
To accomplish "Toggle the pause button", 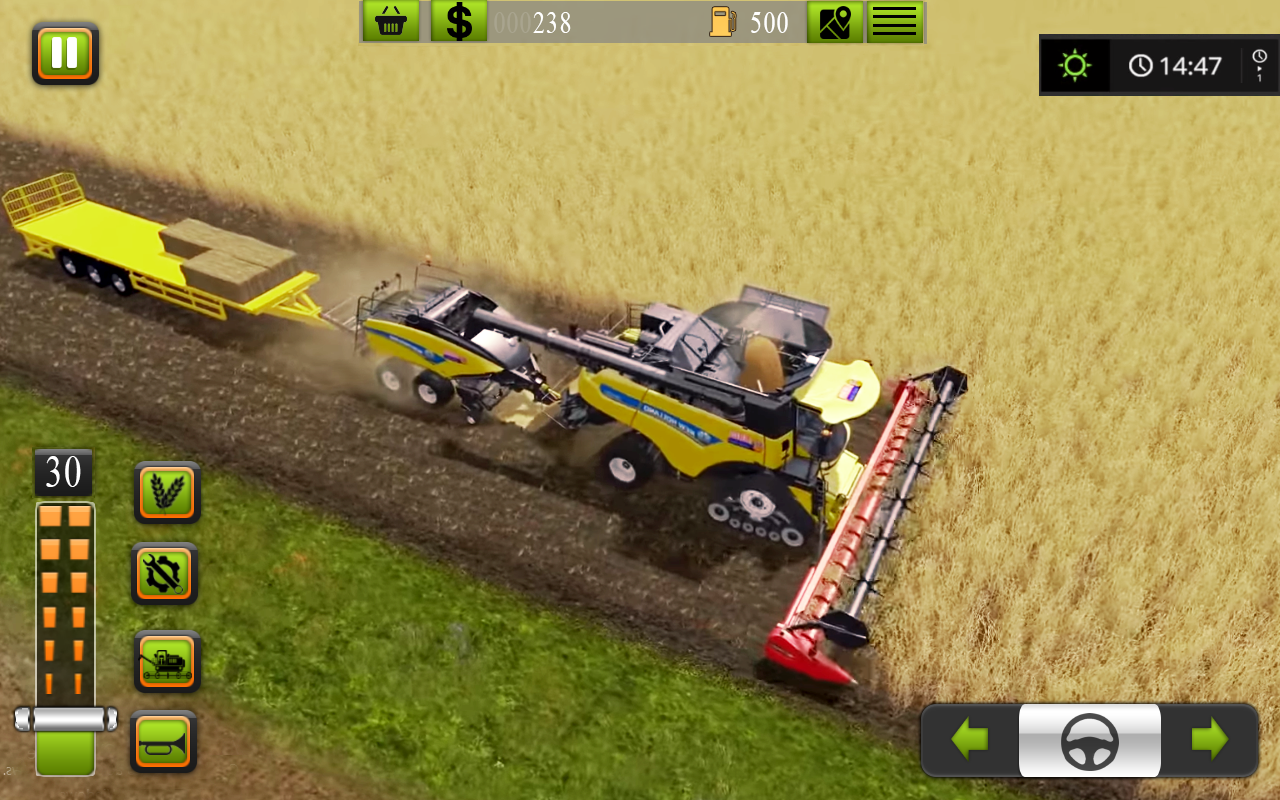I will (x=63, y=53).
